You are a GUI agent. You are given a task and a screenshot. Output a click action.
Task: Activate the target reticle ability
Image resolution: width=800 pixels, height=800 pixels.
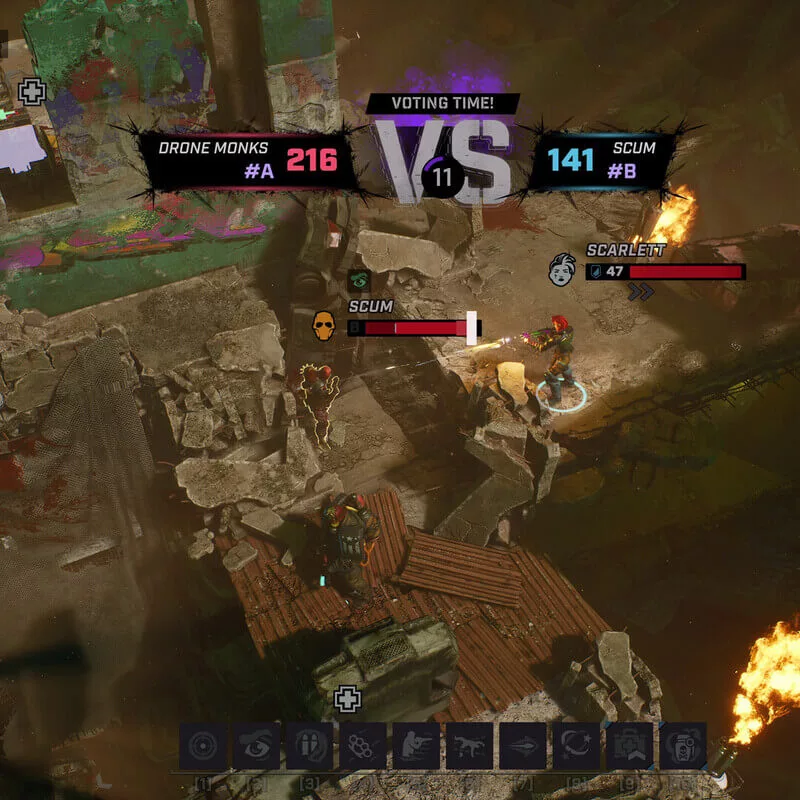pos(204,746)
